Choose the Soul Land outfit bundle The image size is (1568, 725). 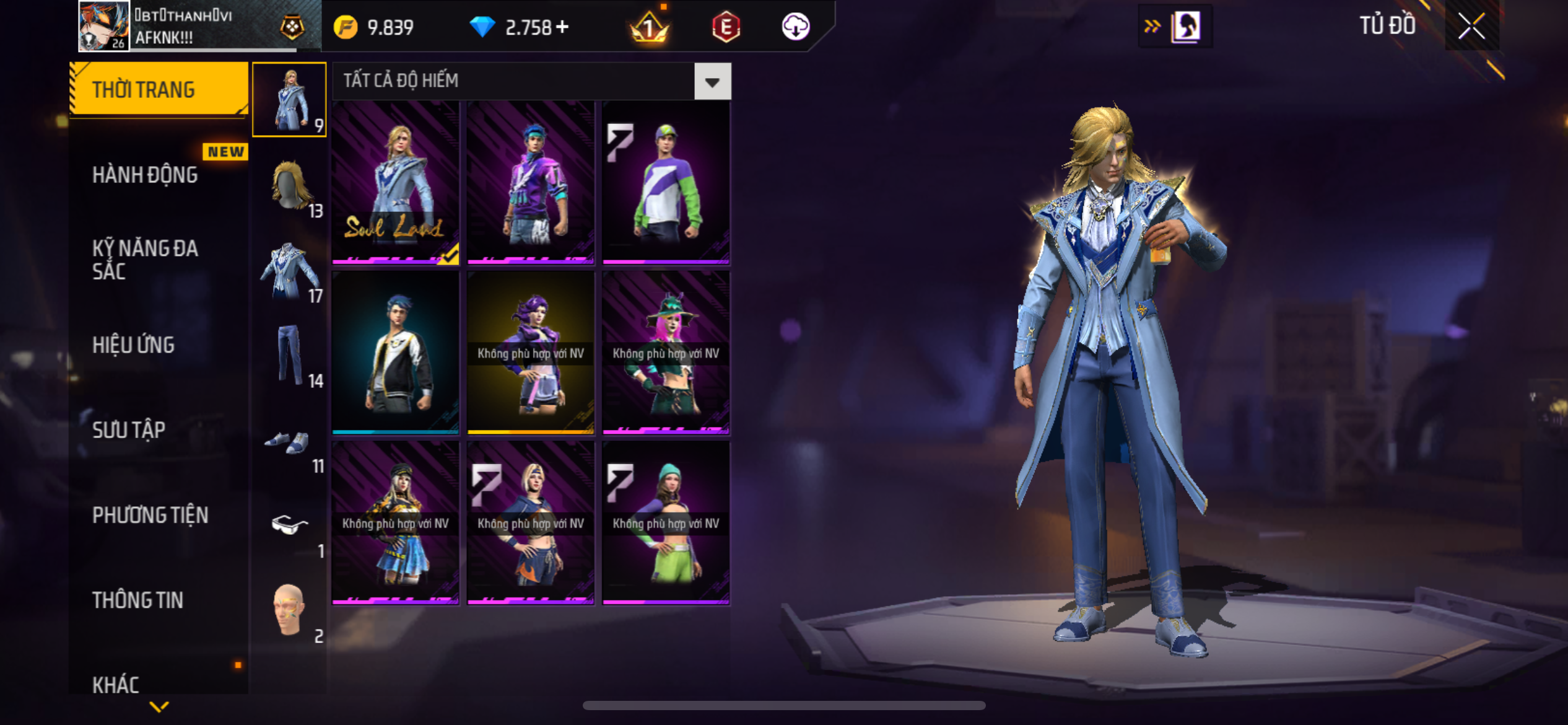(x=396, y=182)
